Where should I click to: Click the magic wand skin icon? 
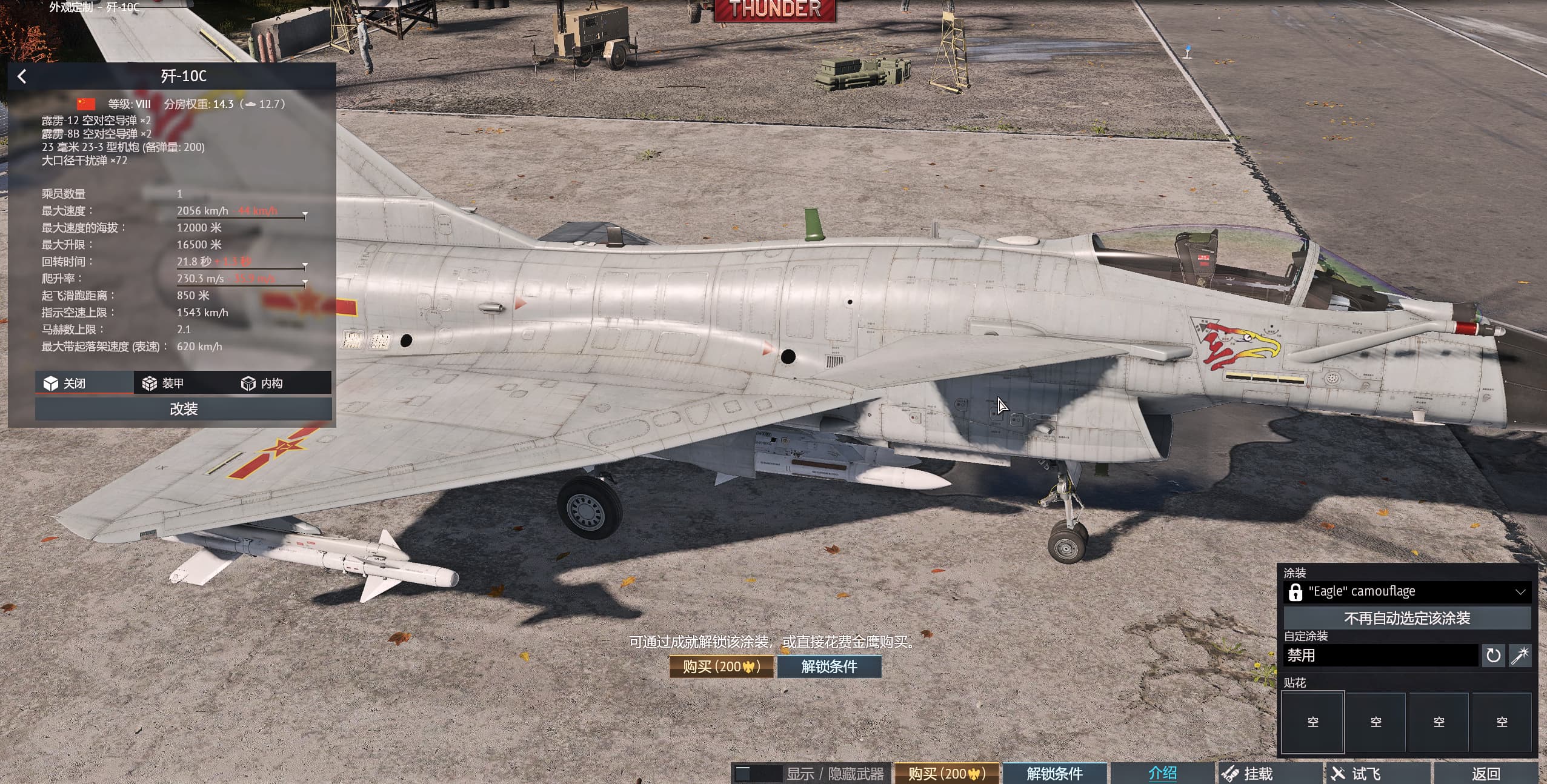click(1520, 655)
